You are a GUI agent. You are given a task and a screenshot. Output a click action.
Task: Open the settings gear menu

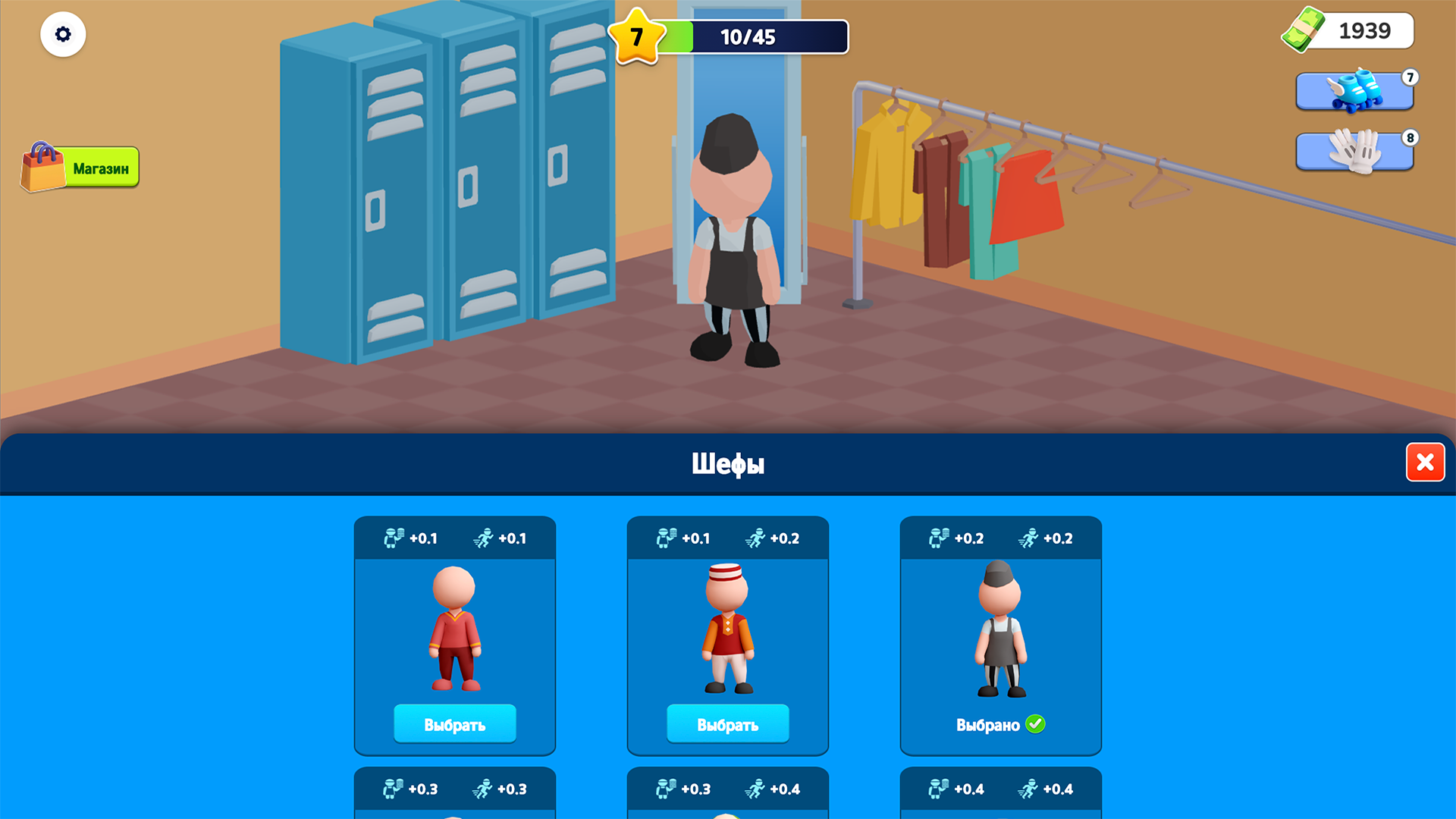coord(63,34)
